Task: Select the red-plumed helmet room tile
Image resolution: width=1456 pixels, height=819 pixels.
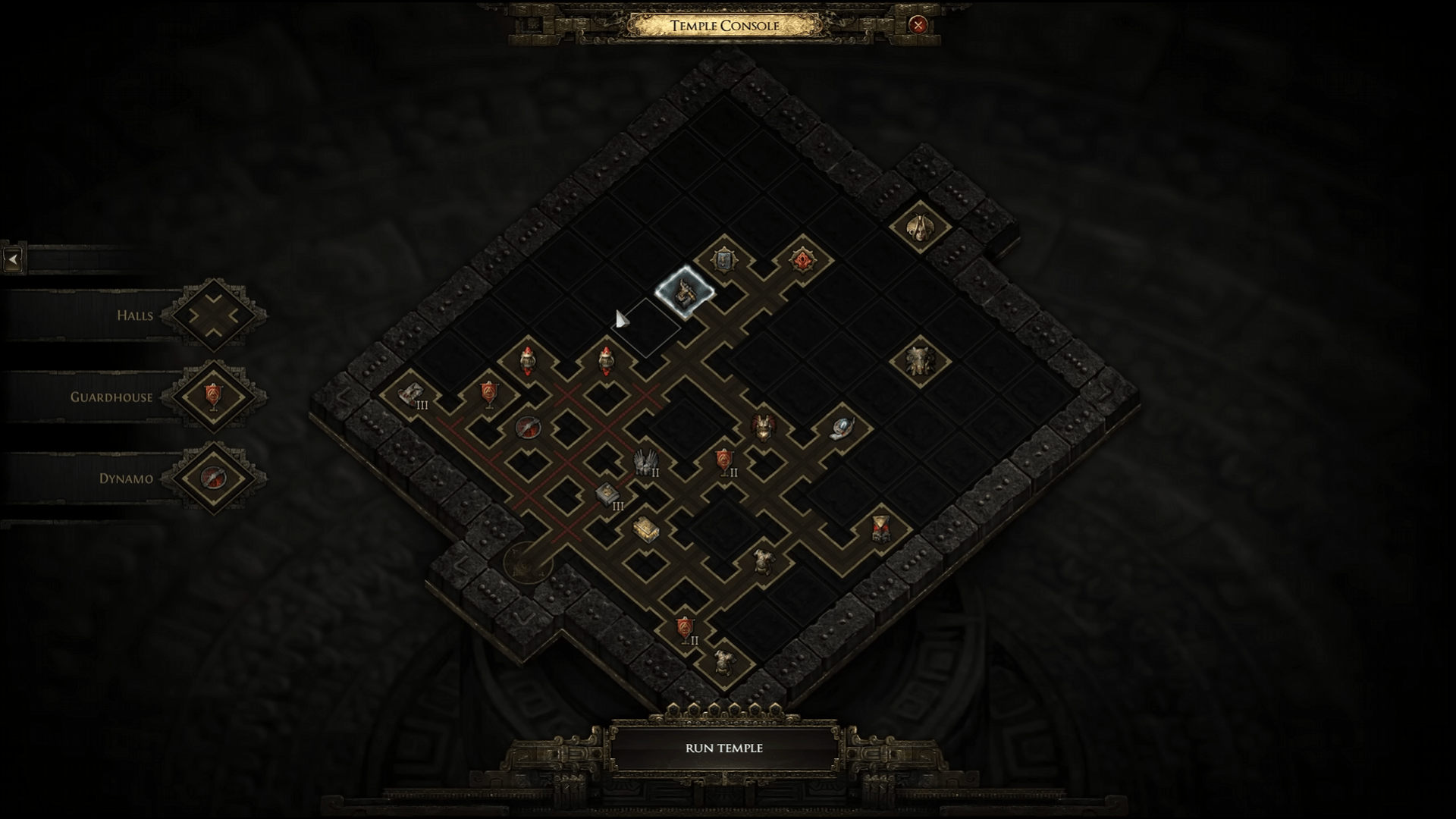Action: (x=763, y=427)
